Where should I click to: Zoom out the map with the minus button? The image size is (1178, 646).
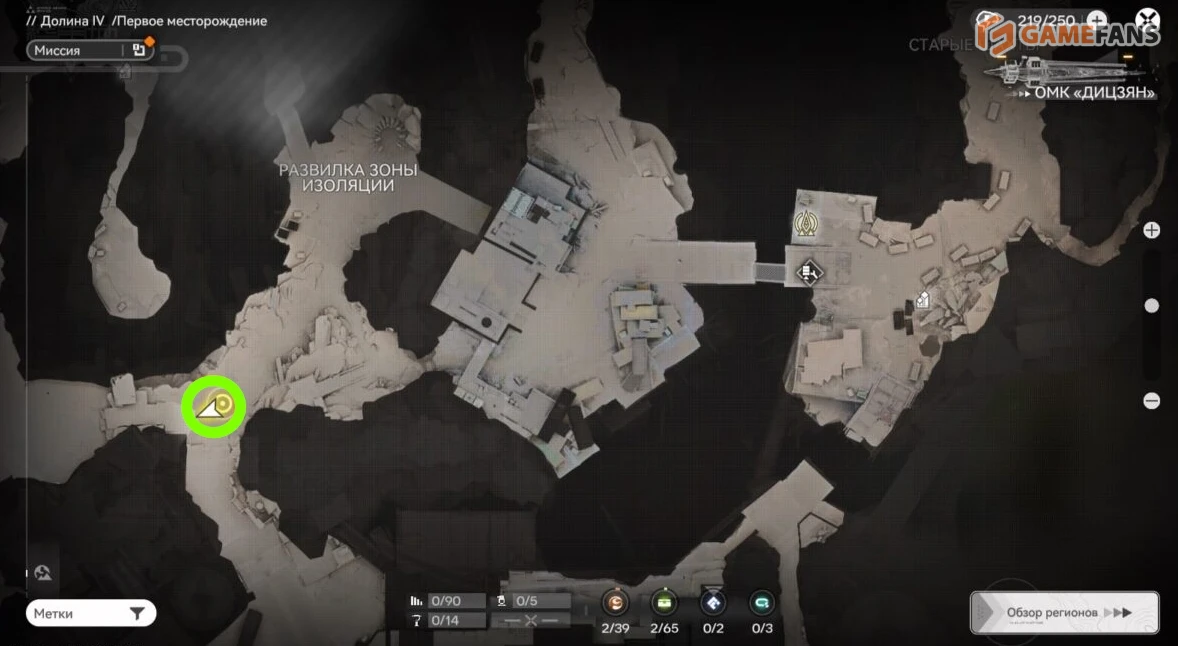[1151, 401]
